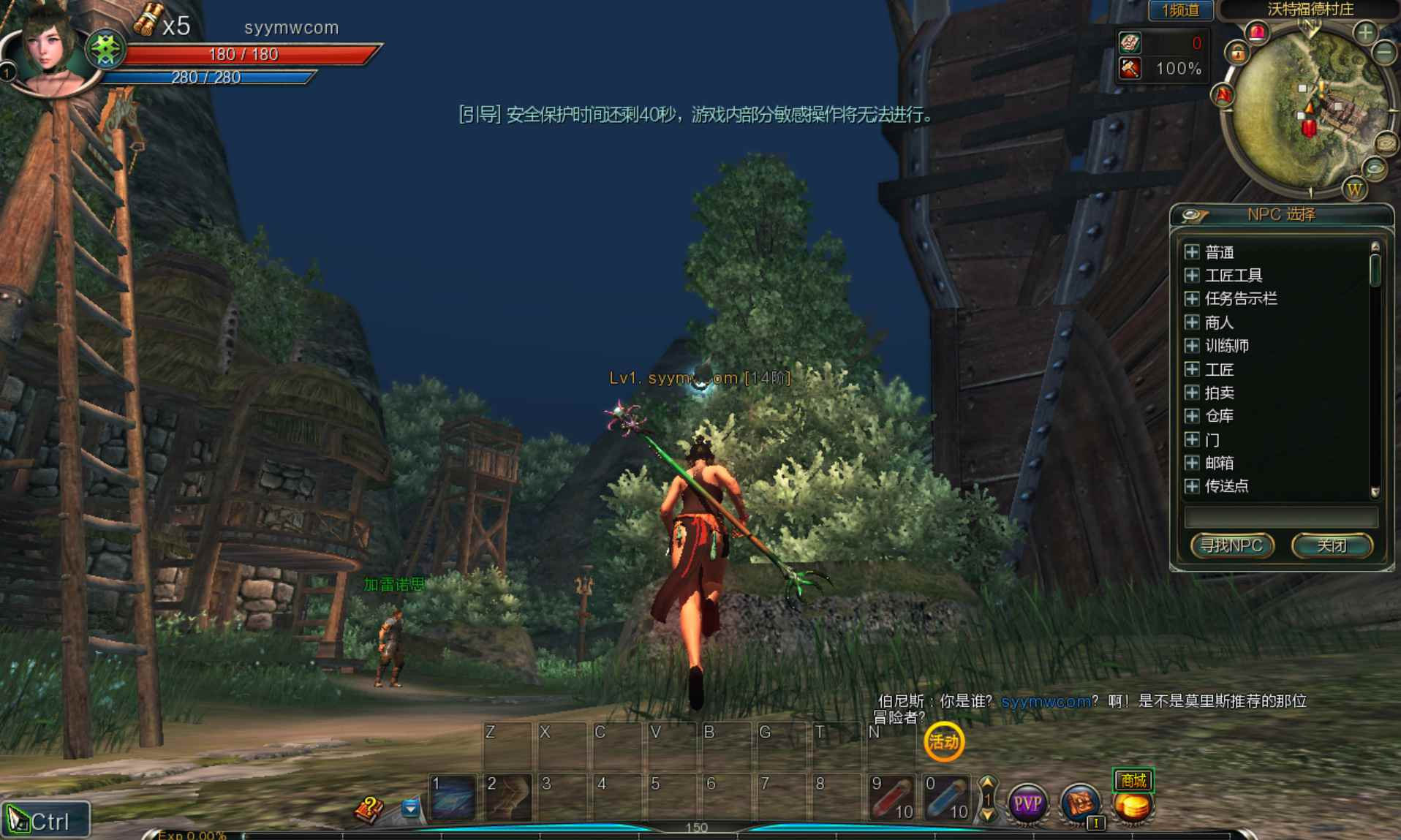Open the shop via the gold coins icon
The height and width of the screenshot is (840, 1401).
[x=1133, y=808]
